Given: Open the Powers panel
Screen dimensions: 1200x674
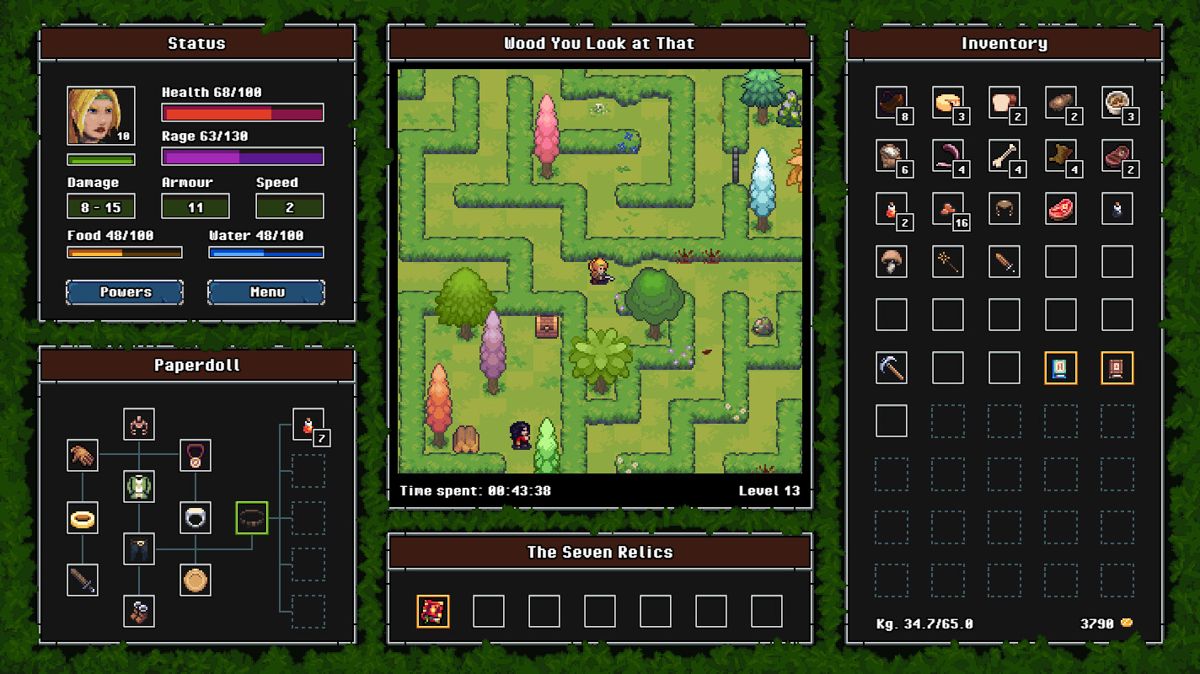Looking at the screenshot, I should (x=125, y=292).
